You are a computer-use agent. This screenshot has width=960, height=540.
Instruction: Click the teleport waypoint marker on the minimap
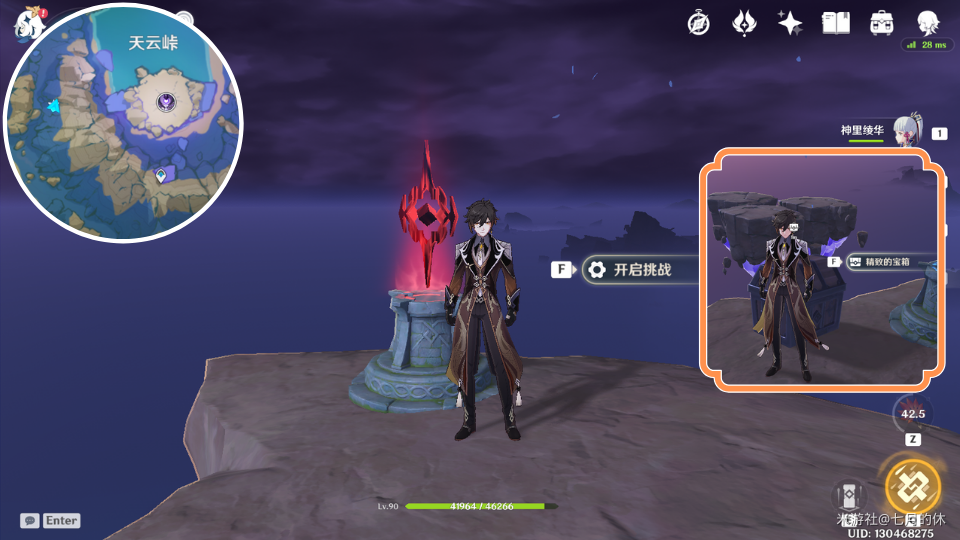point(161,176)
